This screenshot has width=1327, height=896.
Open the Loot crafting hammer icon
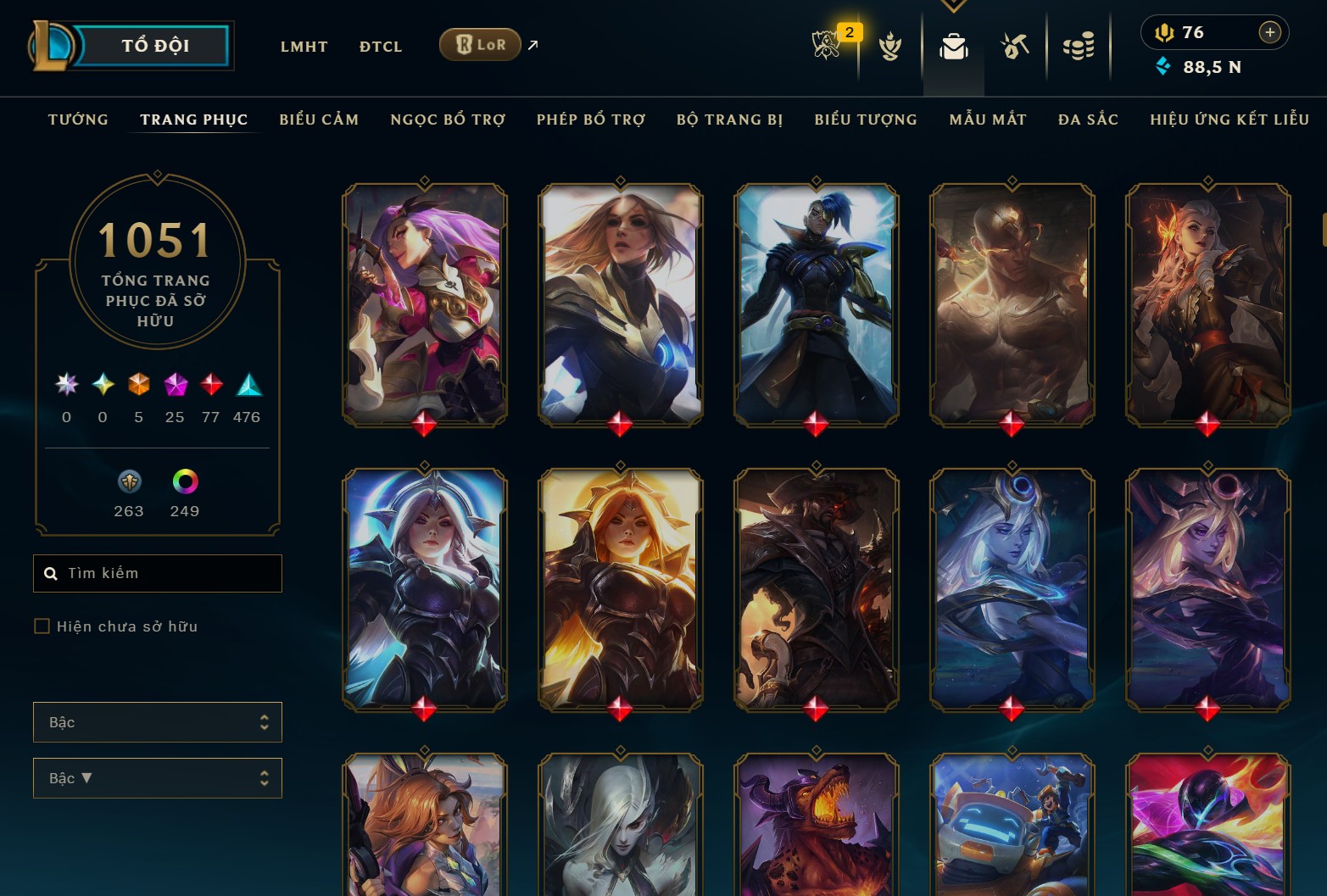tap(1014, 47)
